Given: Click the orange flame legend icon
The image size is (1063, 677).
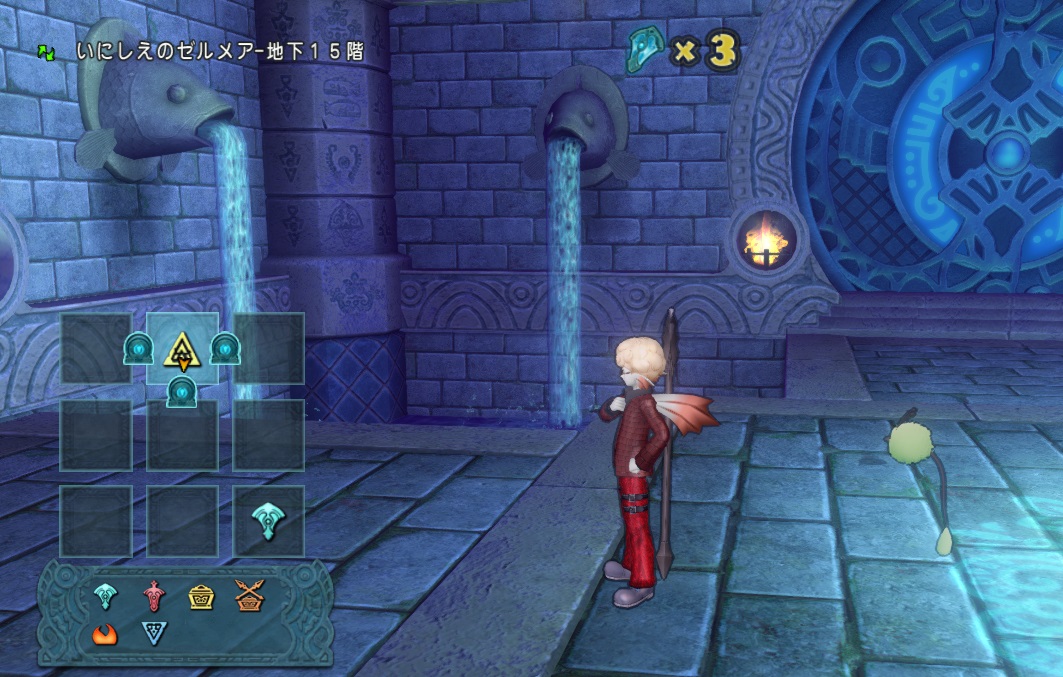Looking at the screenshot, I should point(106,633).
